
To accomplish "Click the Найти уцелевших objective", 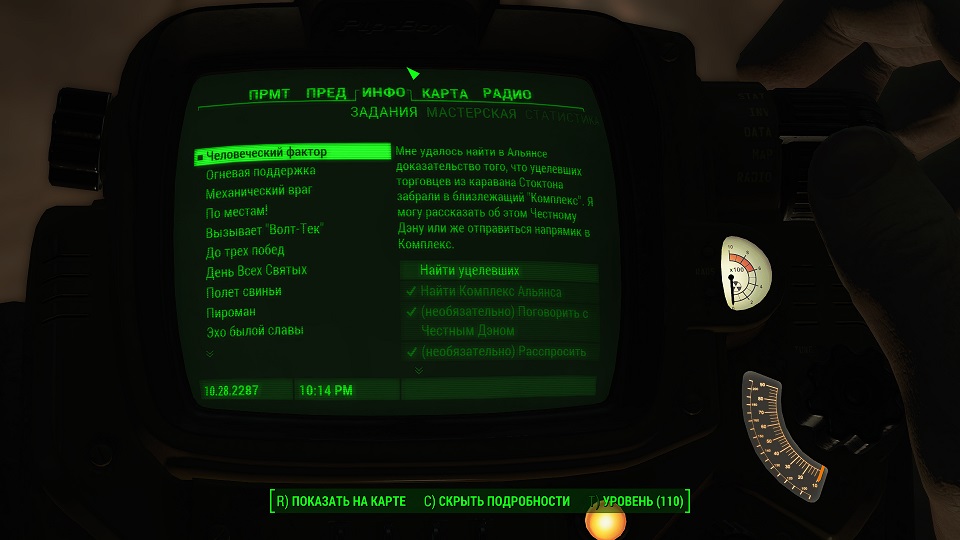I will pyautogui.click(x=469, y=271).
